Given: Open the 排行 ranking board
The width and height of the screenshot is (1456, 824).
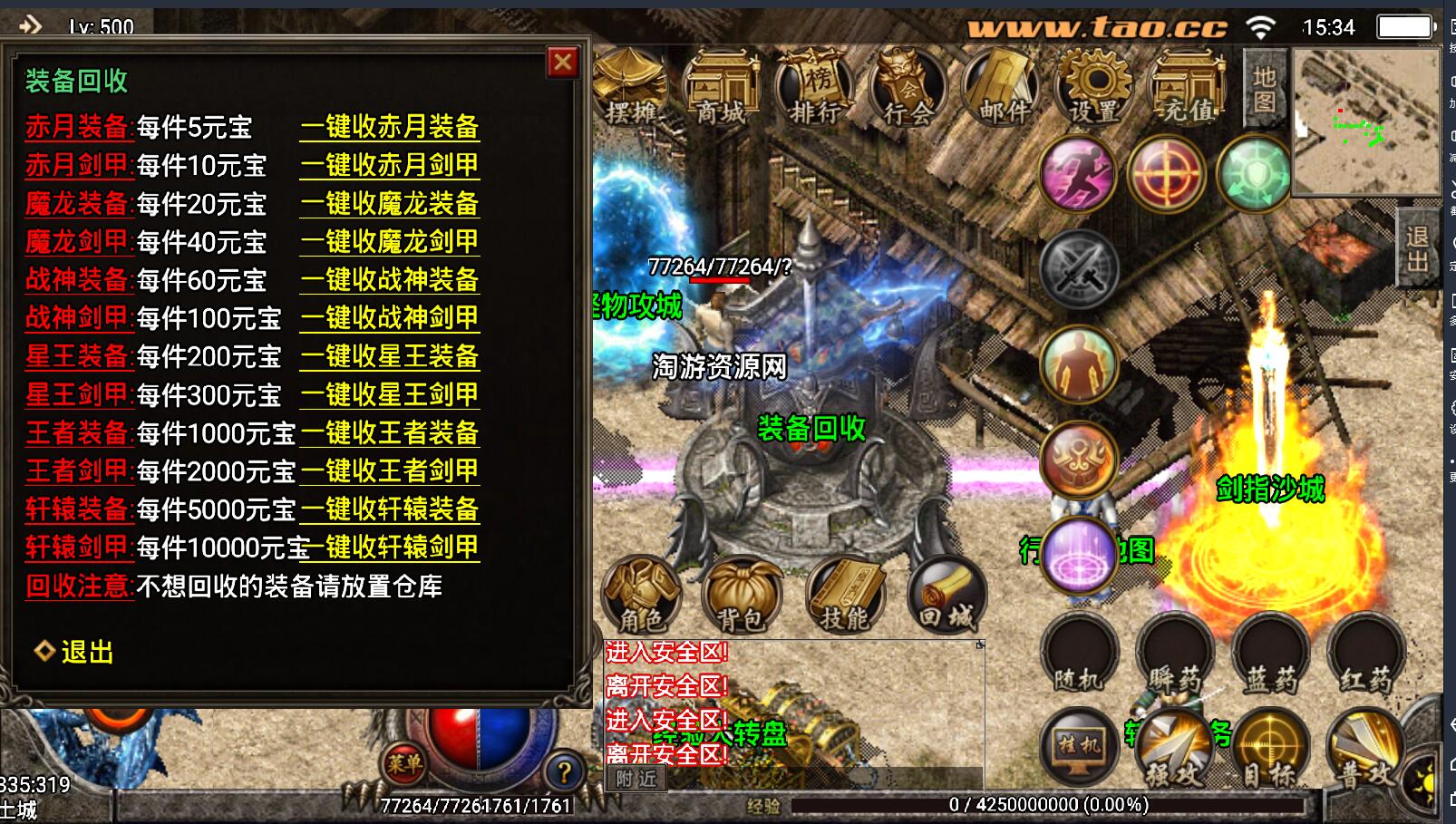Looking at the screenshot, I should point(816,90).
